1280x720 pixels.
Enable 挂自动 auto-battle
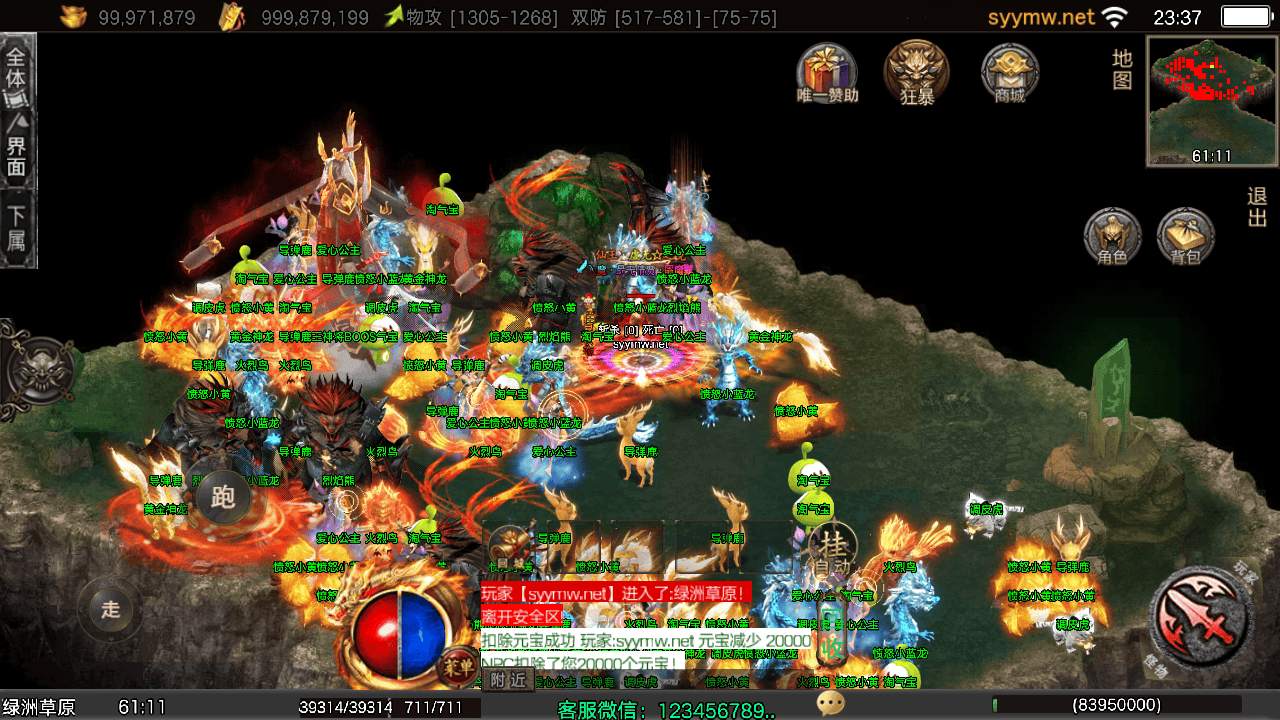[x=832, y=548]
